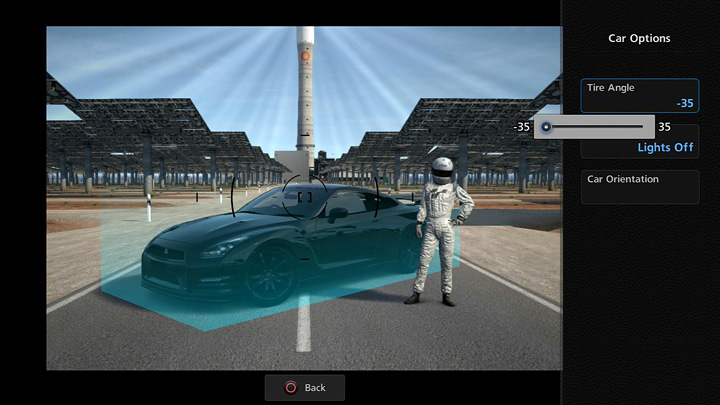Click the Tire Angle slider handle

tap(546, 127)
